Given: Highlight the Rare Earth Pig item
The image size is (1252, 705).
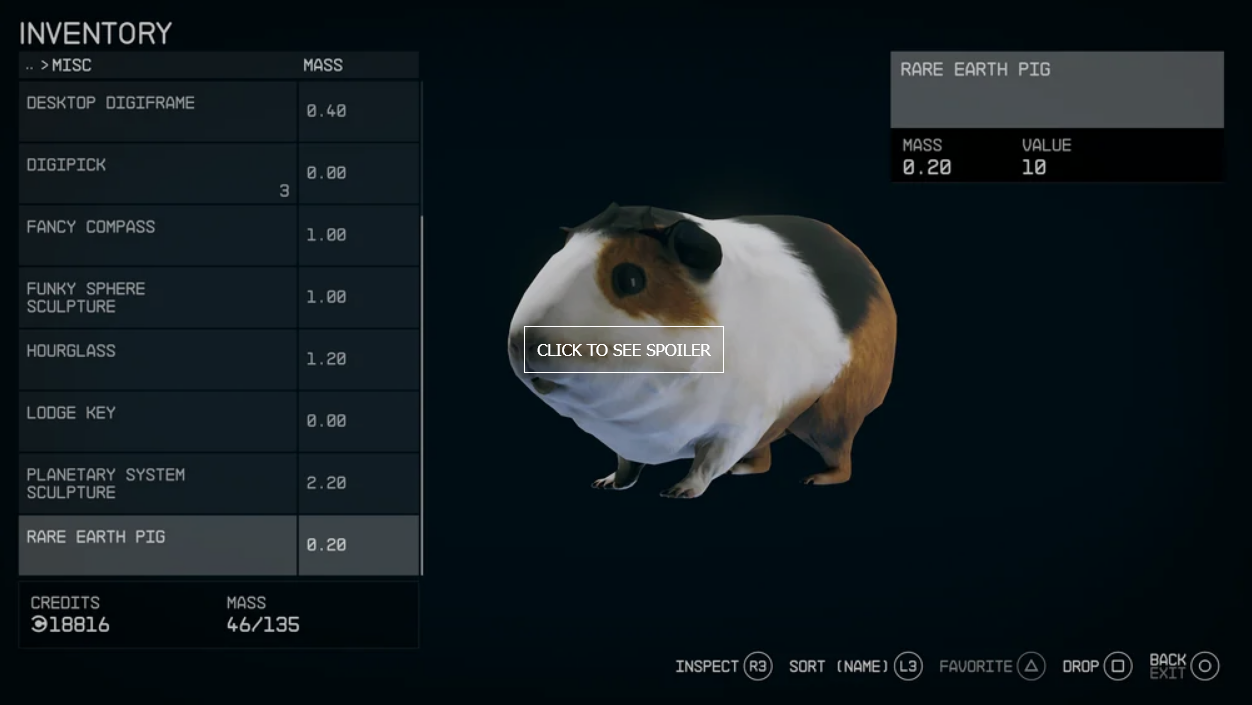Looking at the screenshot, I should tap(158, 545).
